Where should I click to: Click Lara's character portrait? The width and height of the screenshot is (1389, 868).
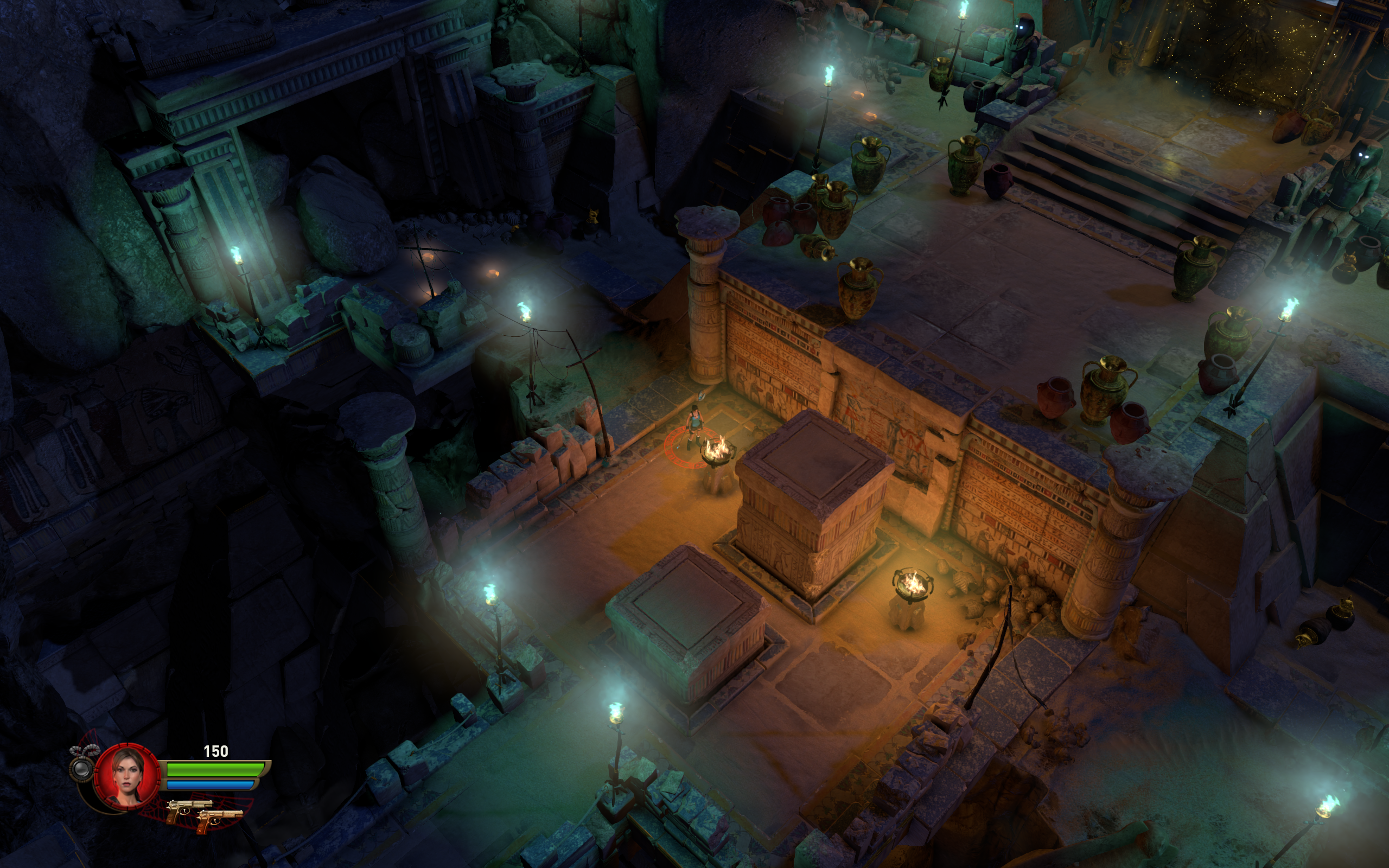[x=128, y=776]
